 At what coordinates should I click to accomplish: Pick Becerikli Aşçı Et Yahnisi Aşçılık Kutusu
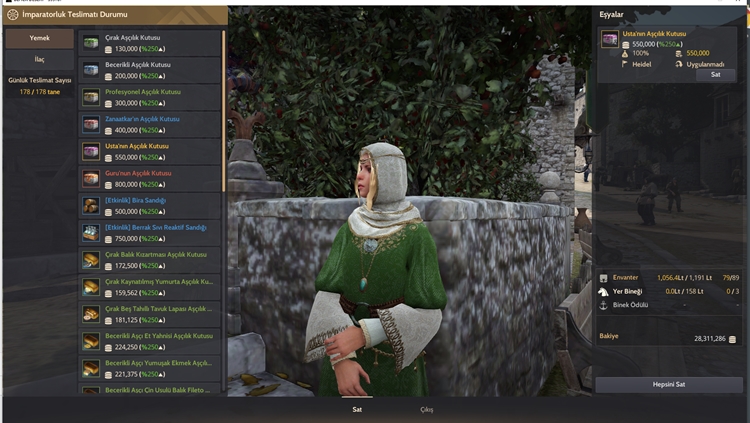(x=150, y=341)
